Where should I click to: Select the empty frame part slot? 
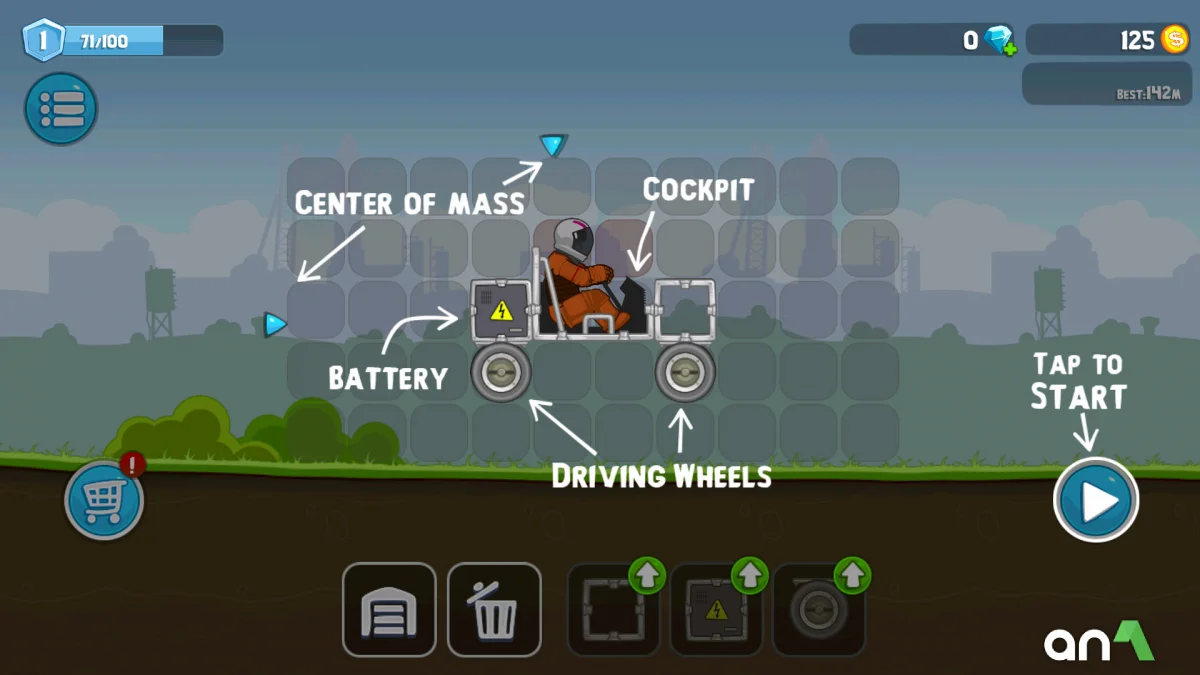611,612
